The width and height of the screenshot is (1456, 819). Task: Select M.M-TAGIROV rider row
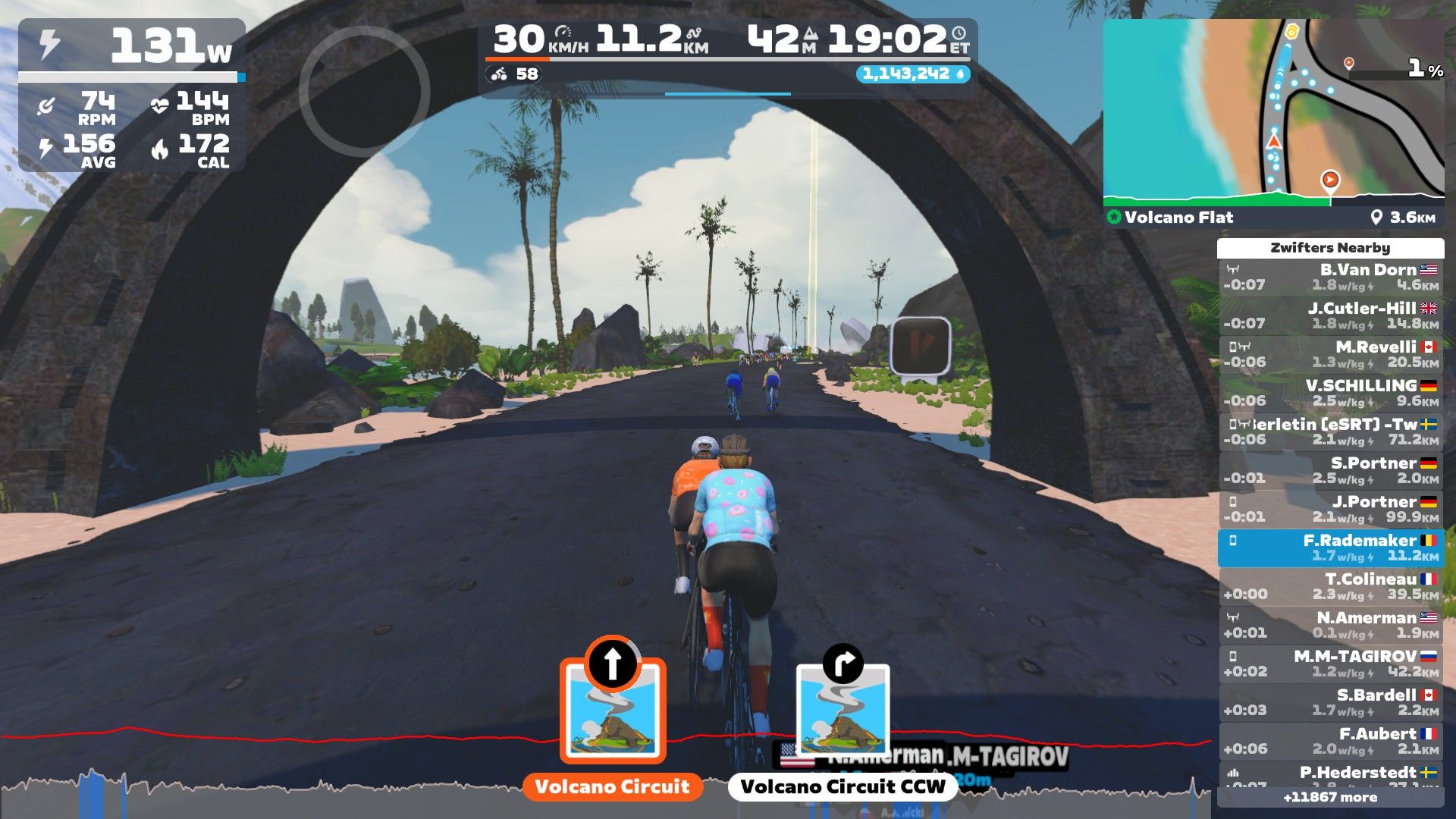coord(1330,664)
